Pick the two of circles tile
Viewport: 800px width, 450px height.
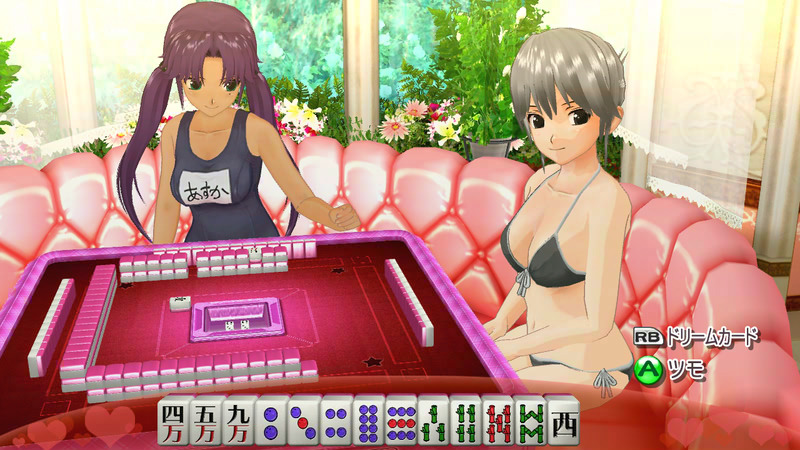tap(270, 421)
